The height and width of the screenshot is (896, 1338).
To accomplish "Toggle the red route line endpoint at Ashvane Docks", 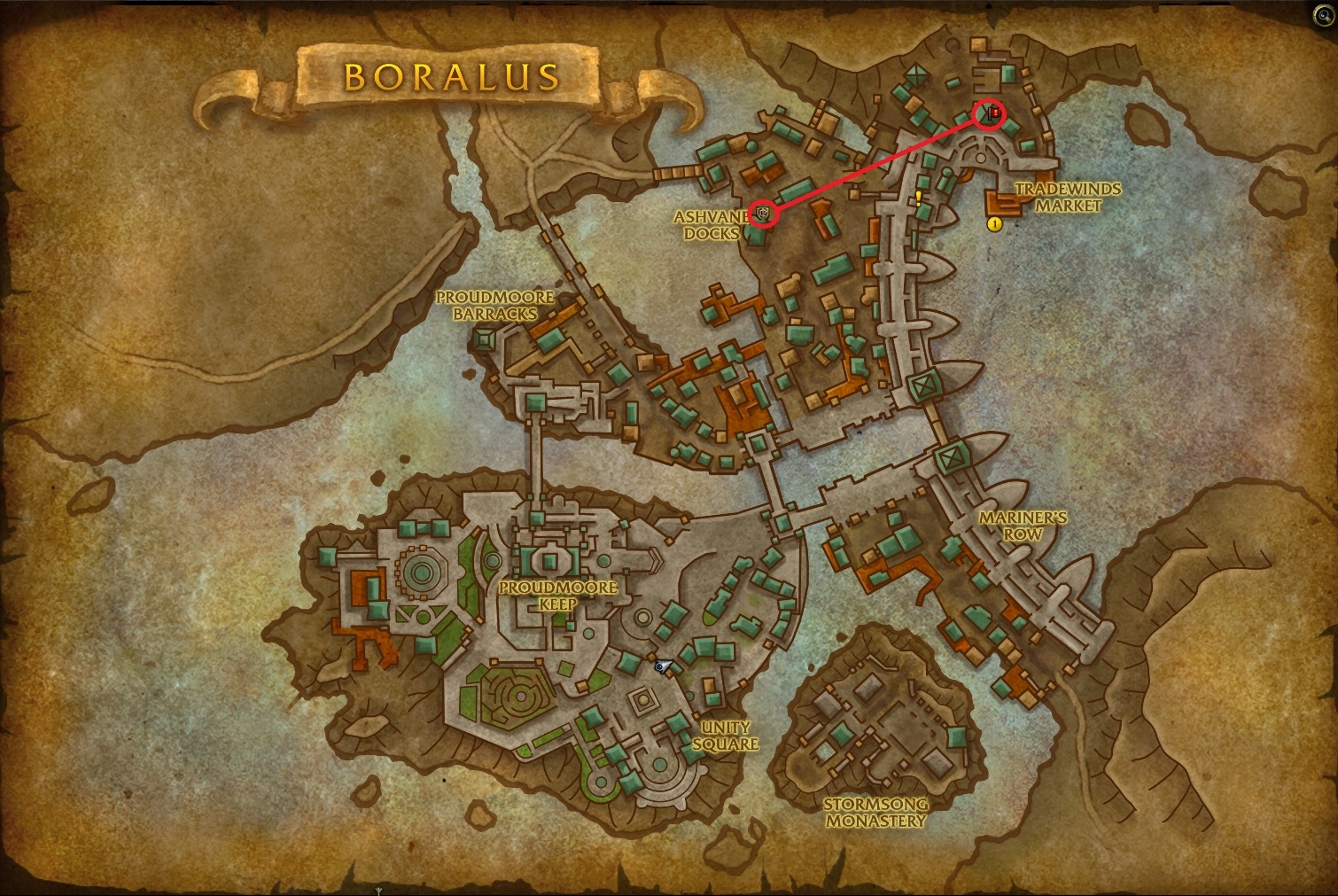I will [764, 213].
